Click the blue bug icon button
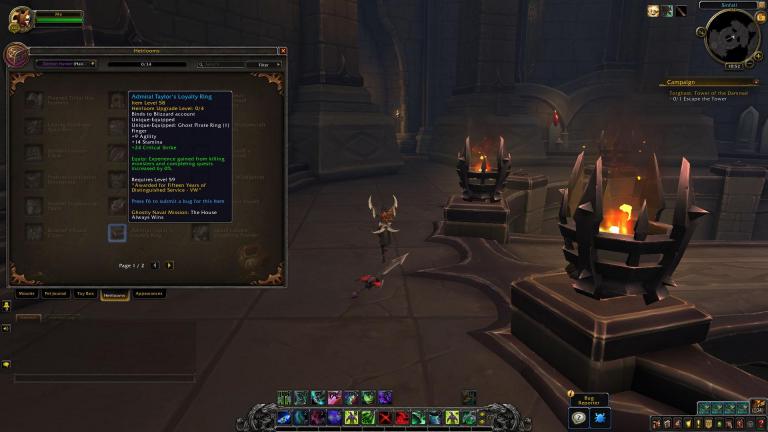This screenshot has height=432, width=768. point(600,418)
